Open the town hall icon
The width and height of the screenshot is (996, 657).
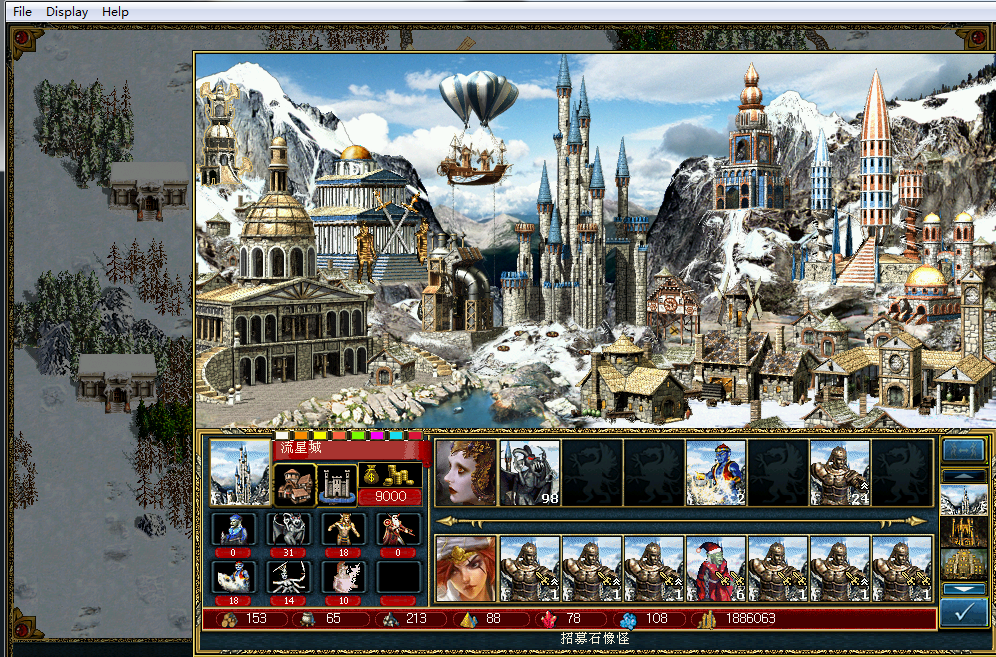[x=294, y=484]
